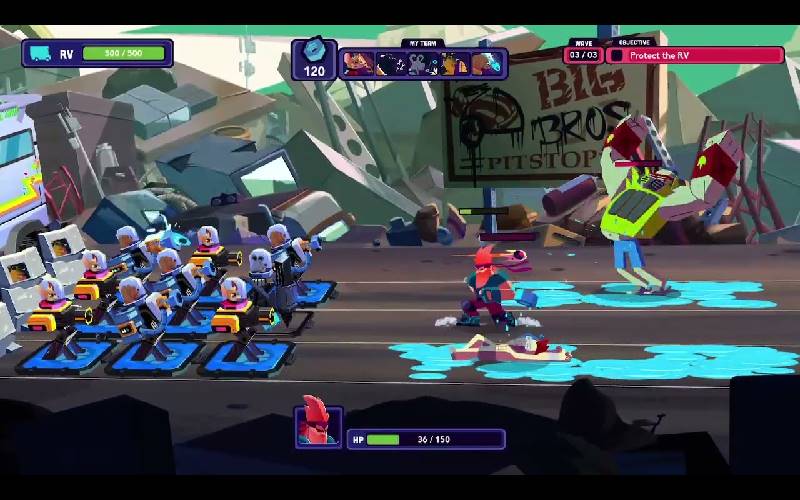The width and height of the screenshot is (800, 500).
Task: Pick the dark silhouette team member icon
Action: coord(391,64)
